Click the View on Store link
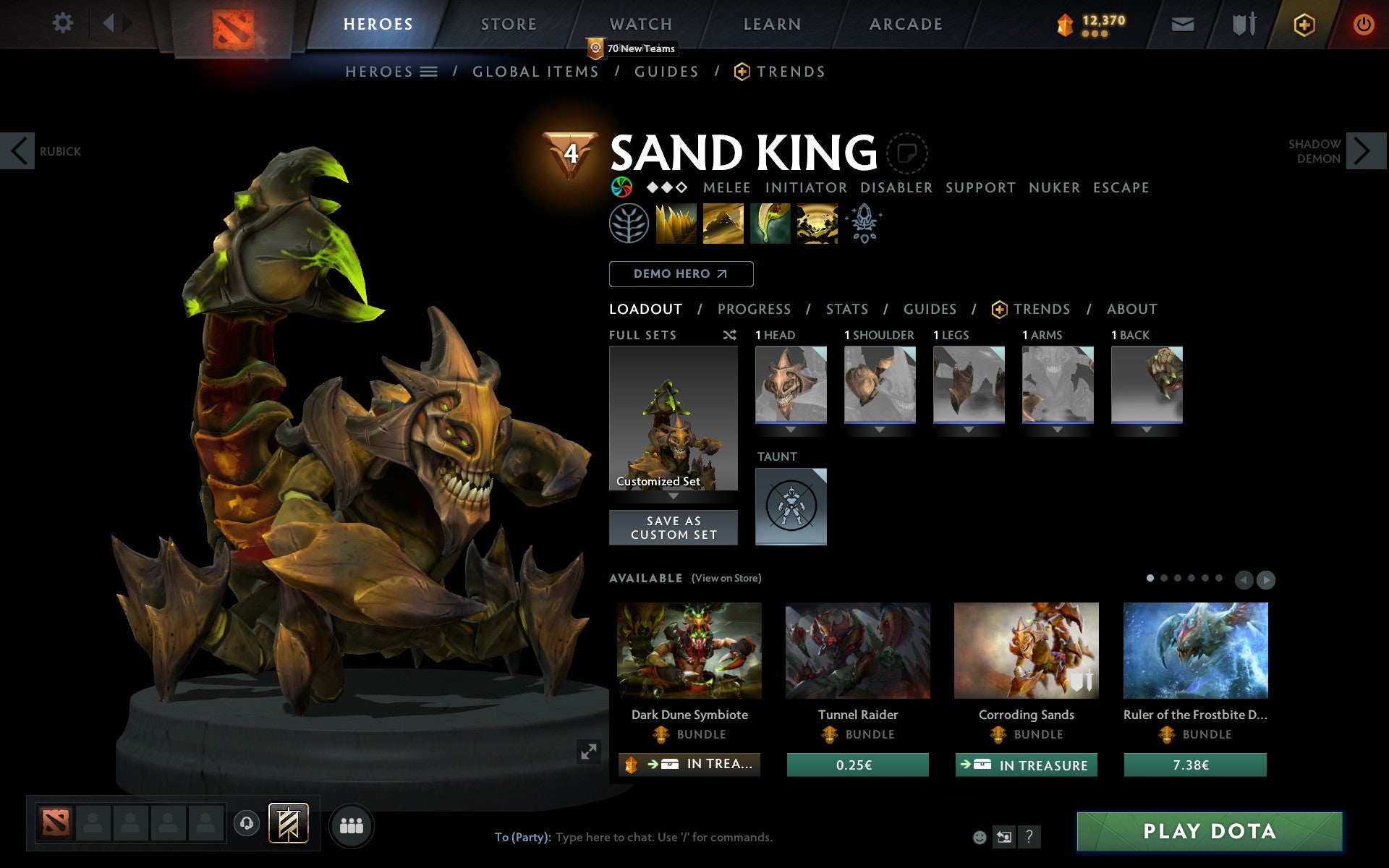Image resolution: width=1389 pixels, height=868 pixels. (x=726, y=578)
